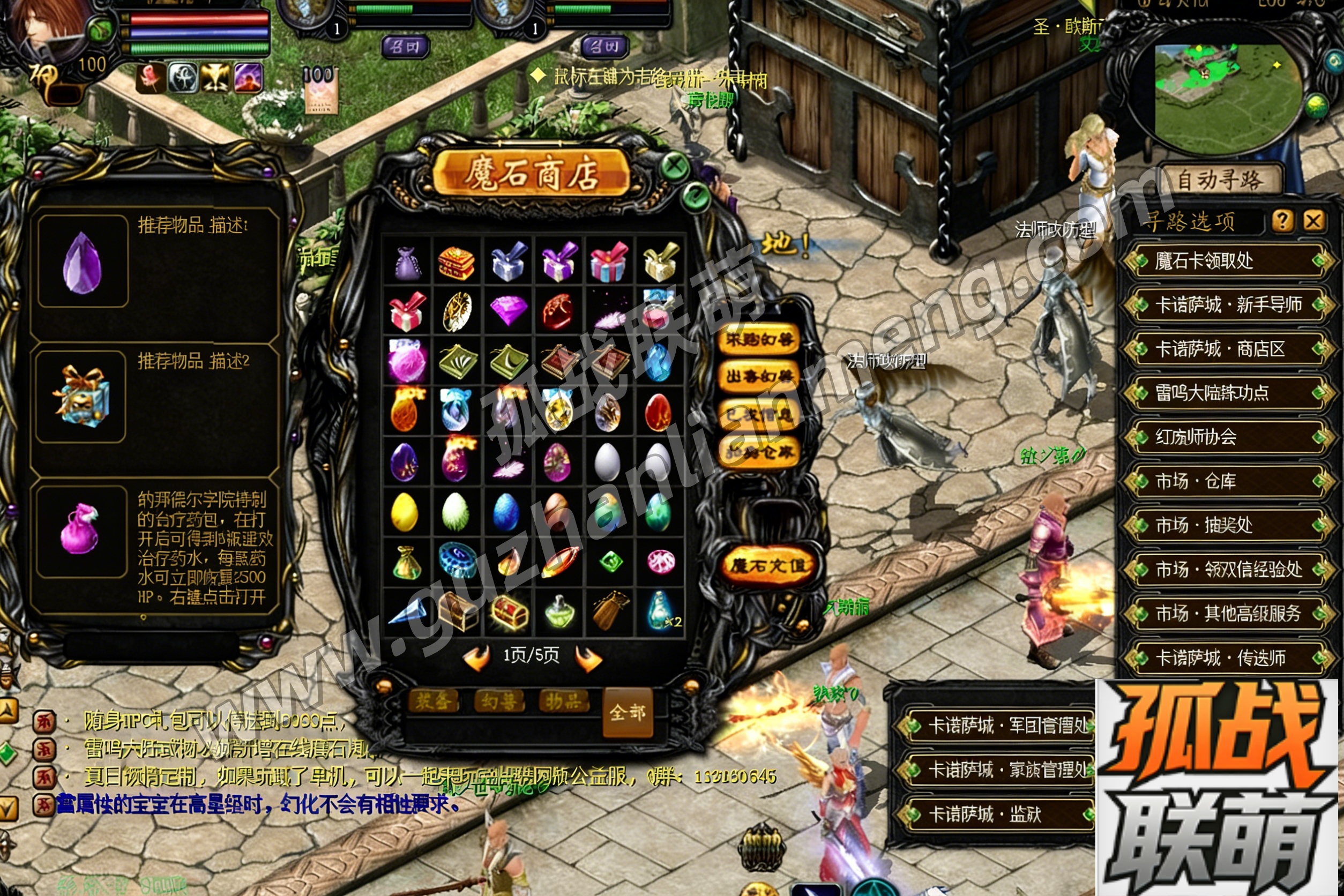Screen dimensions: 1344x896
Task: Open the 魔石充值 recharge button
Action: [768, 565]
